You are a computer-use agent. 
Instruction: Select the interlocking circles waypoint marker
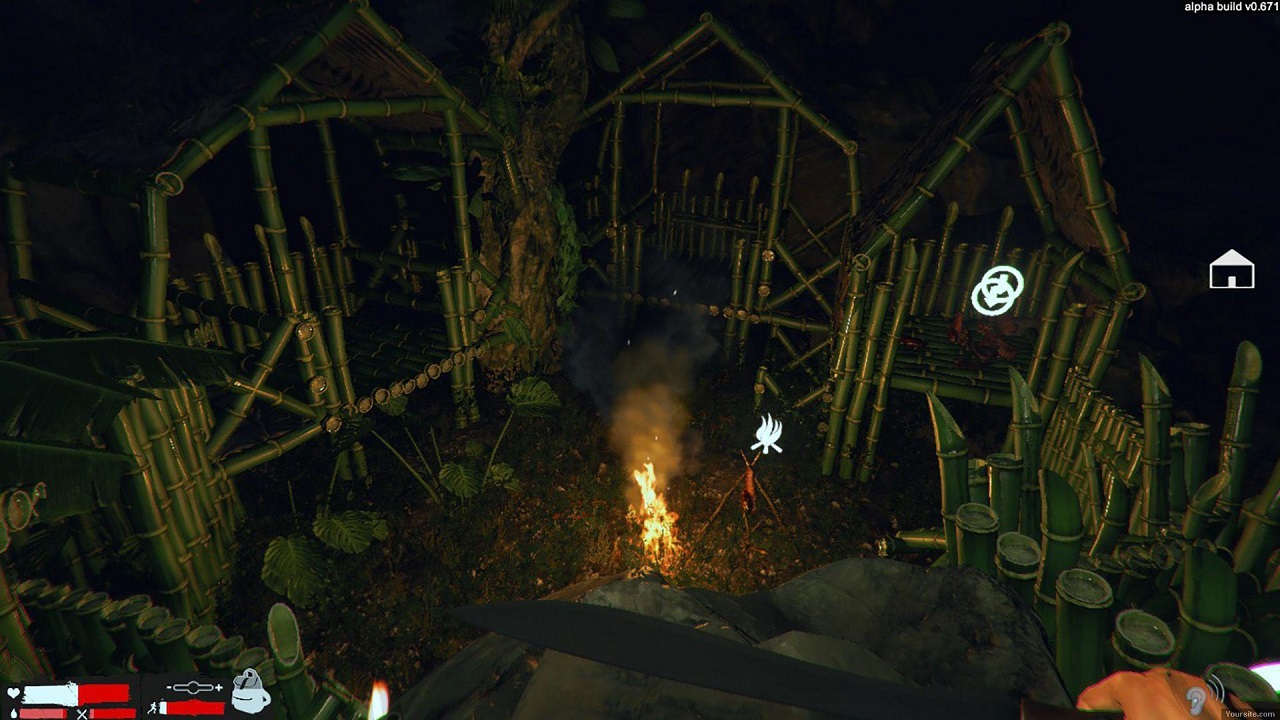click(x=997, y=290)
